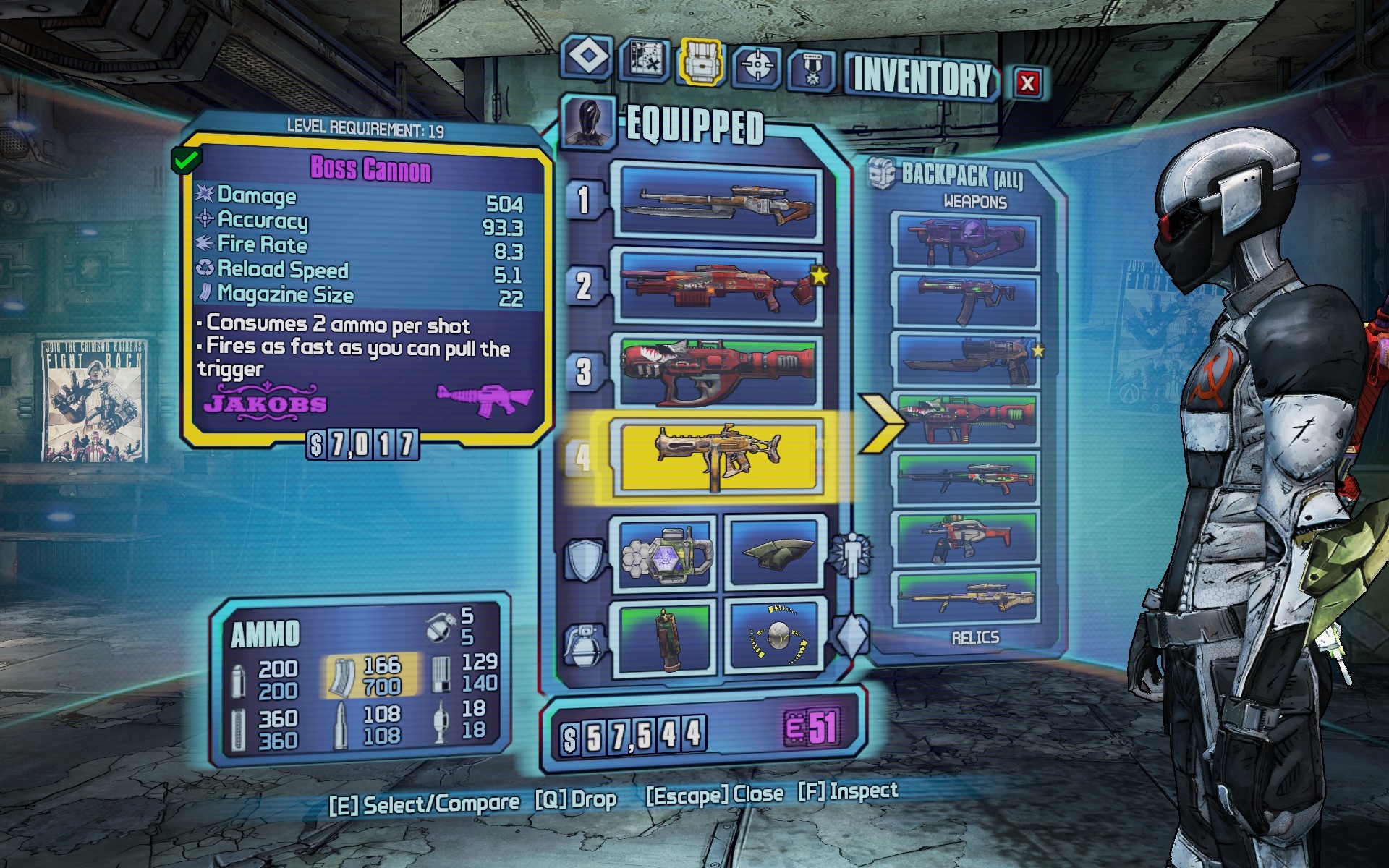Select equipped weapon slot 1 bladed sniper rifle

[x=718, y=201]
